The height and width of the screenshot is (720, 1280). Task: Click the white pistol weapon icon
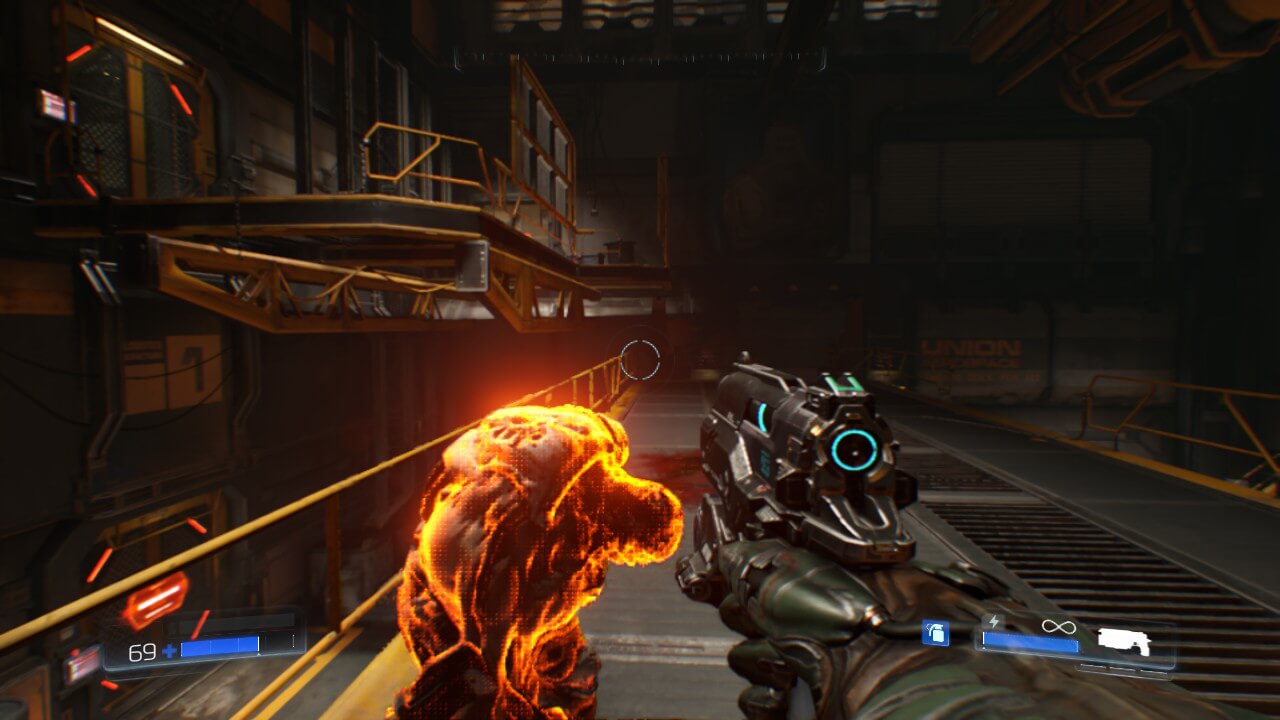(x=1123, y=641)
